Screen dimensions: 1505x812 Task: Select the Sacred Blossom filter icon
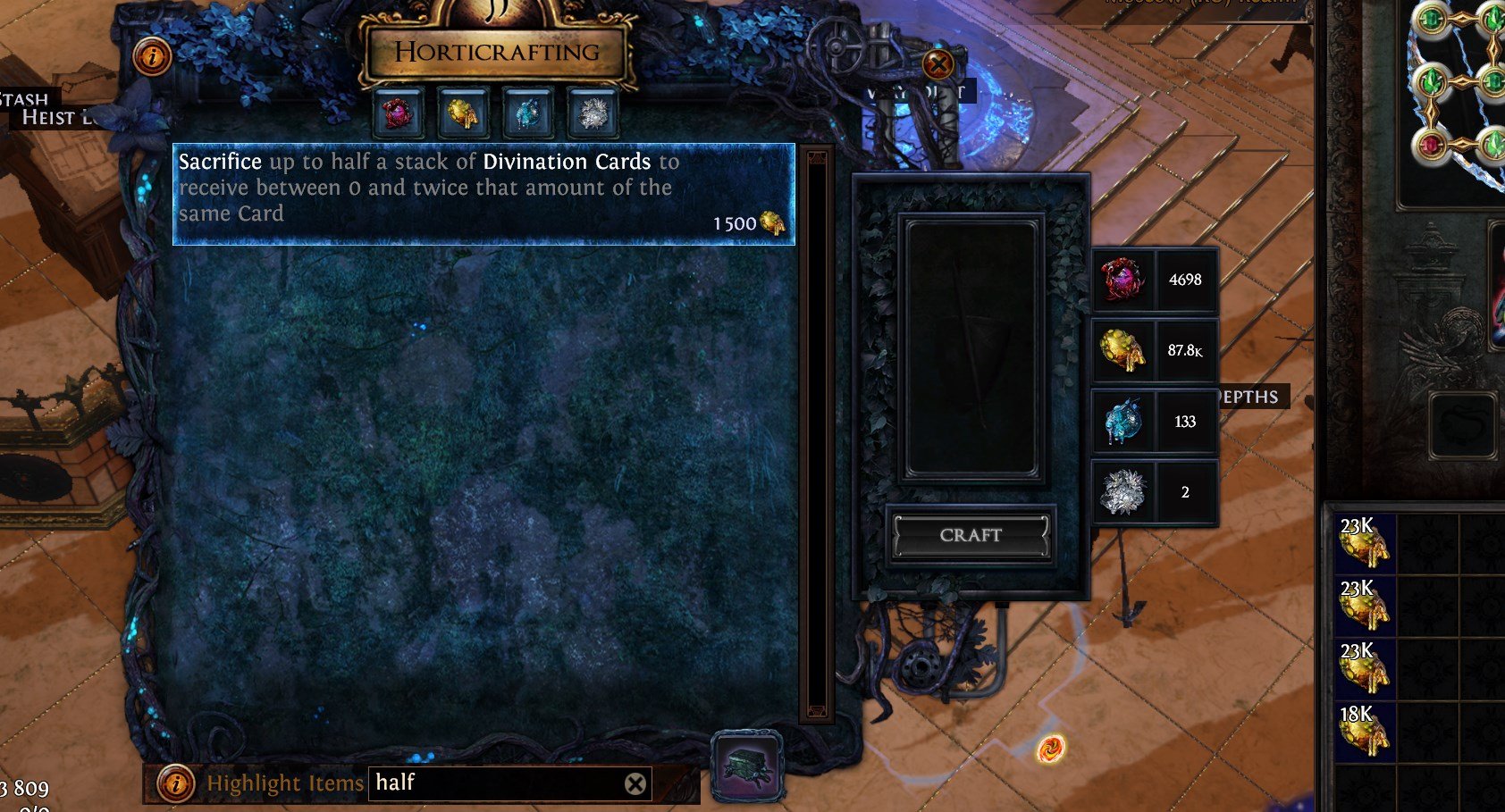pyautogui.click(x=592, y=114)
